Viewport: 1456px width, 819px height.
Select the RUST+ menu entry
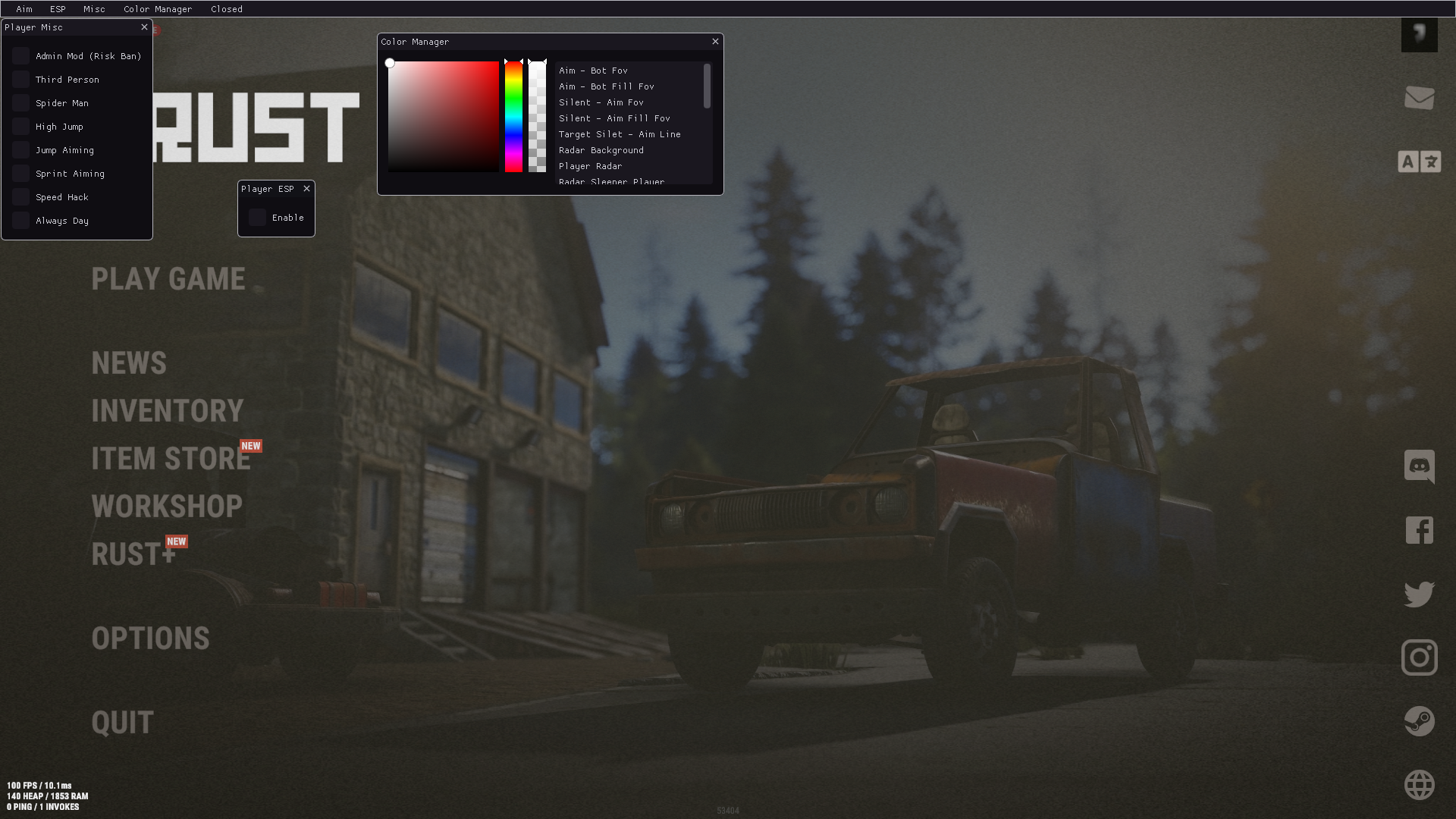point(133,554)
